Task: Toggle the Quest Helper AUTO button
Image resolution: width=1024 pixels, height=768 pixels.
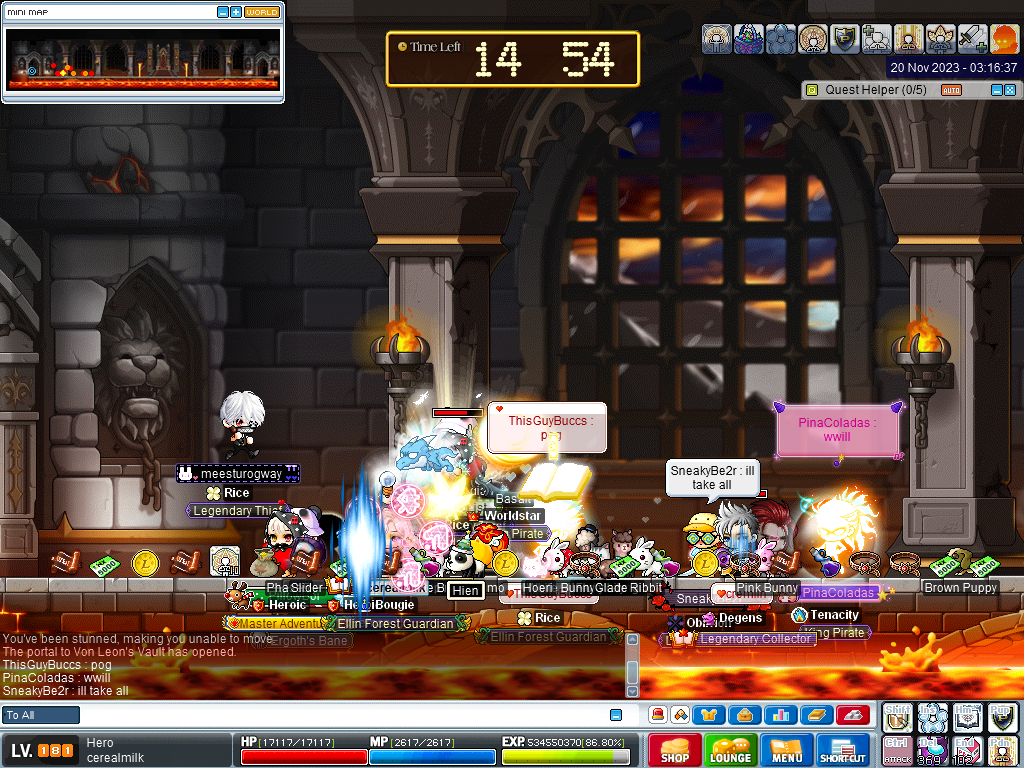Action: click(x=952, y=90)
